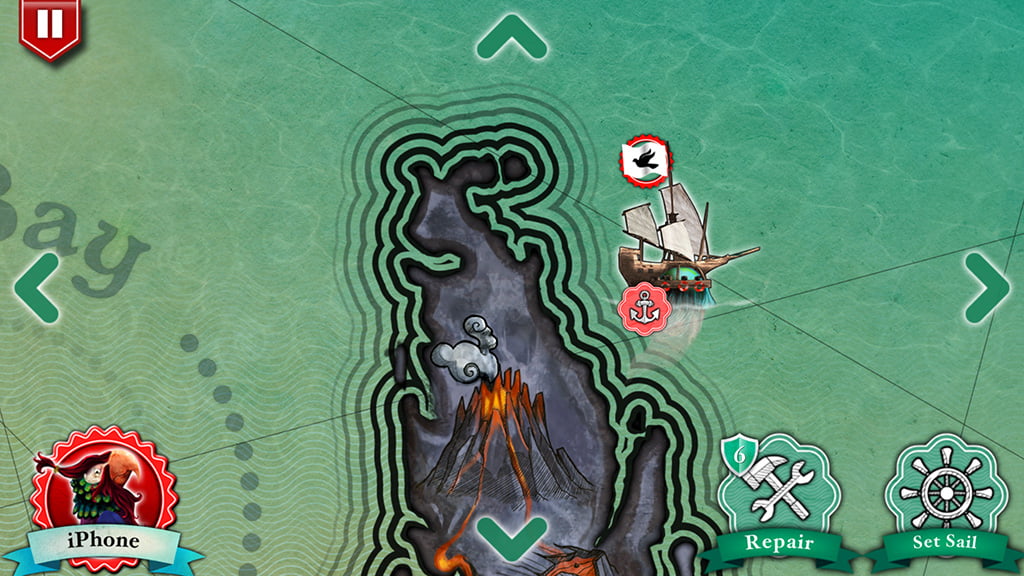Pause the game with the red banner
The image size is (1024, 576).
[49, 26]
